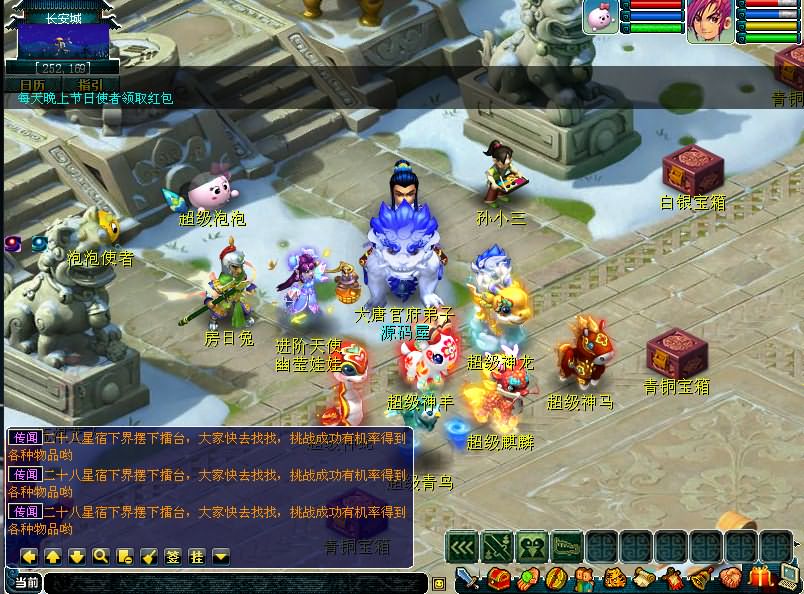Click the 签 chat button
Viewport: 804px width, 594px height.
[172, 556]
